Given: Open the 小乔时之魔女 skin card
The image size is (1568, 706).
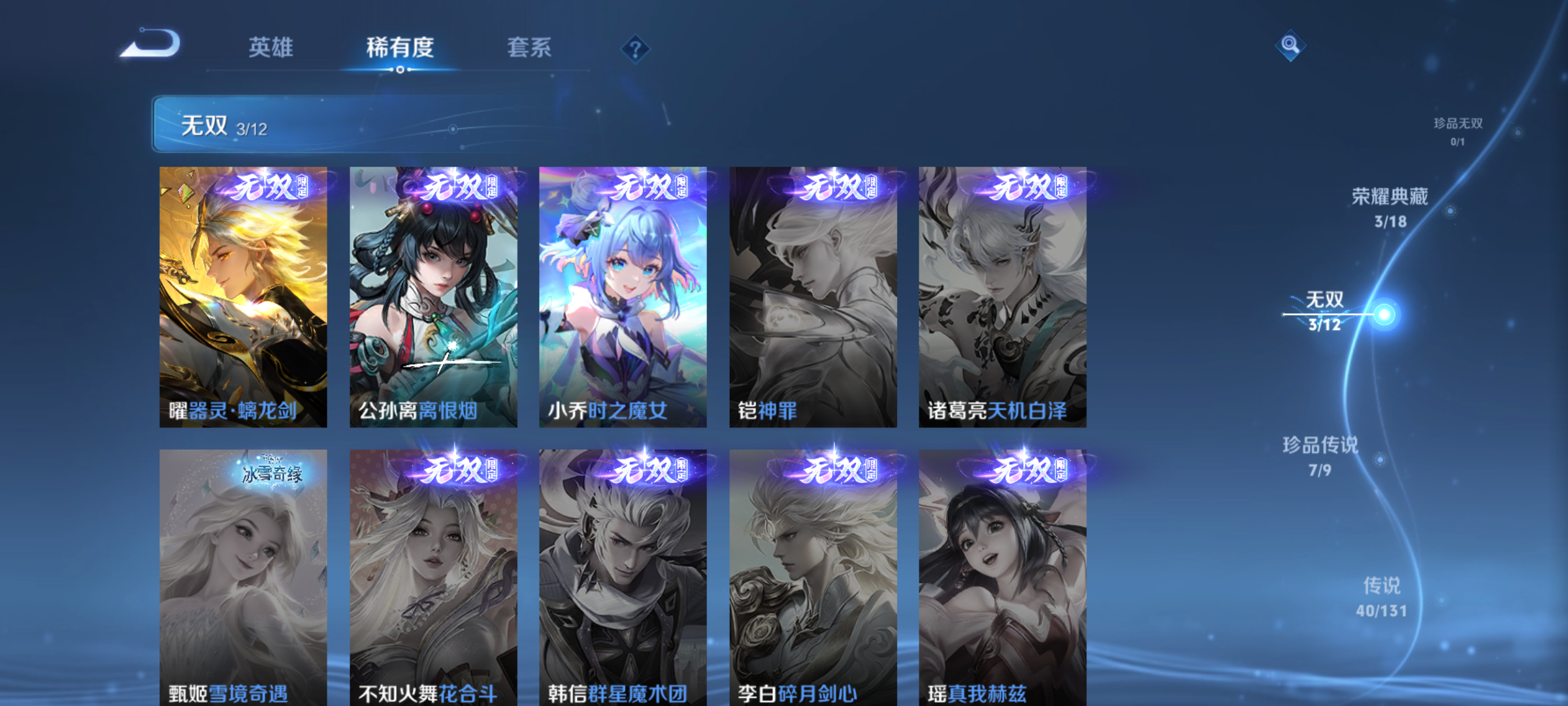Looking at the screenshot, I should 622,297.
